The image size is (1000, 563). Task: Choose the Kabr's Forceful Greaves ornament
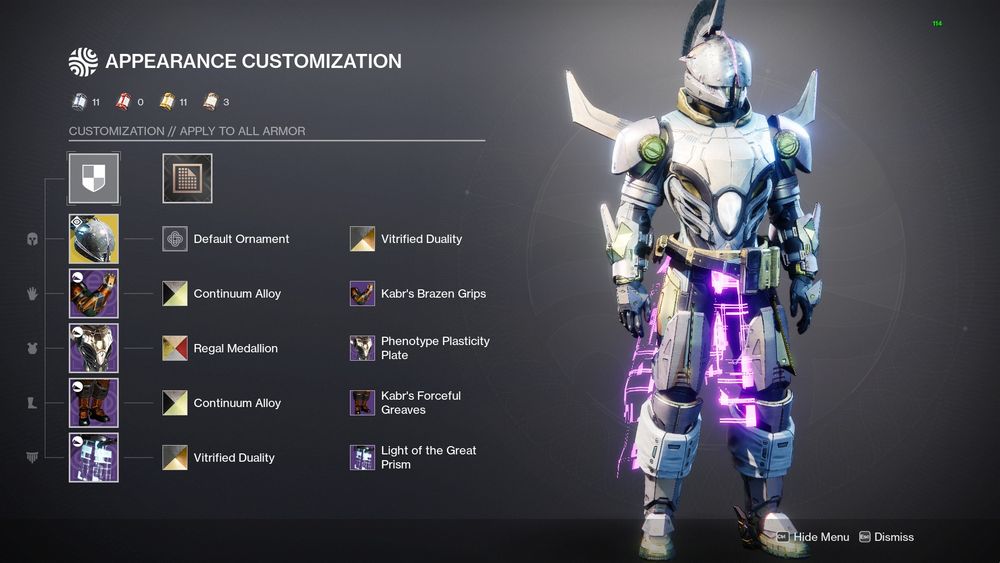click(362, 403)
